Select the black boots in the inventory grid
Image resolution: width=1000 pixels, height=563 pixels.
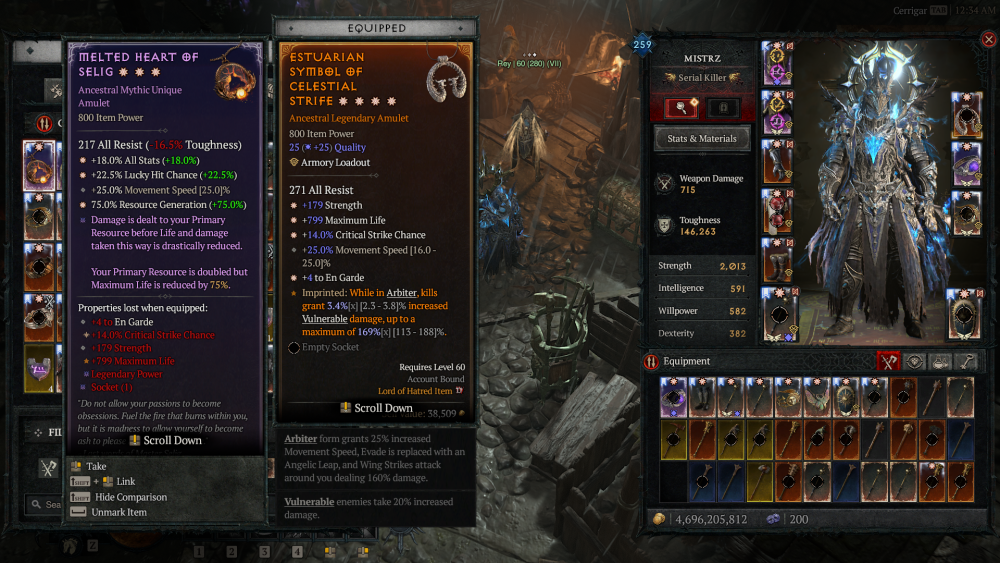point(701,398)
